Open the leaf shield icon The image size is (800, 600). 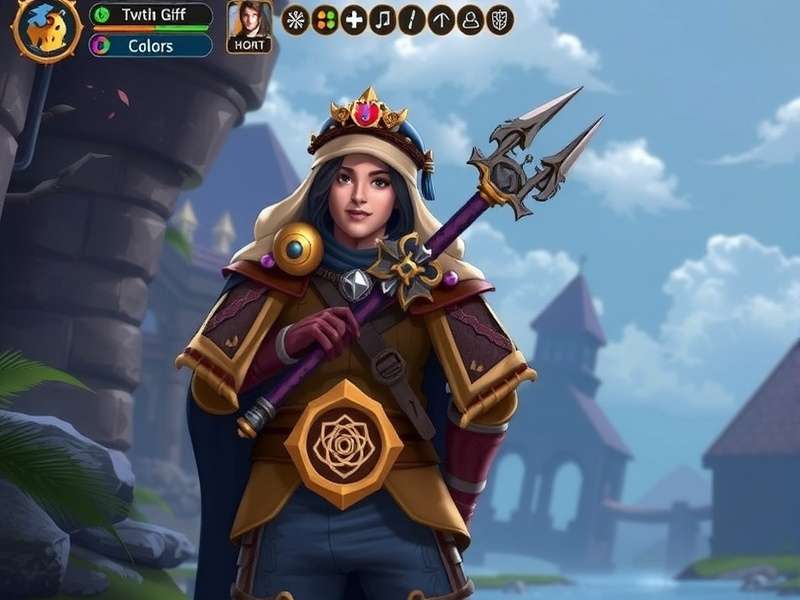coord(500,20)
